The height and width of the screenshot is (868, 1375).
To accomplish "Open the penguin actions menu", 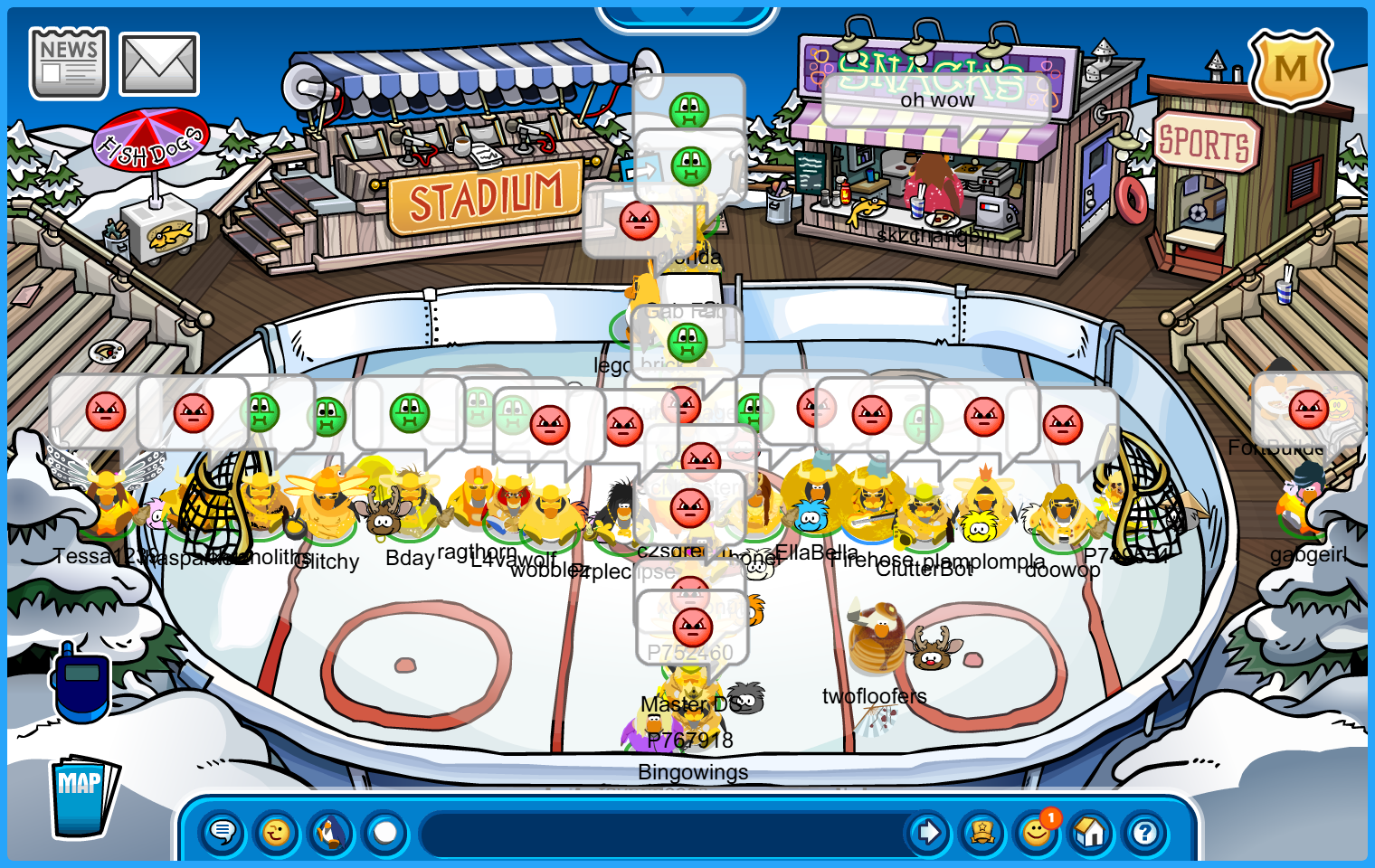I will (x=331, y=832).
